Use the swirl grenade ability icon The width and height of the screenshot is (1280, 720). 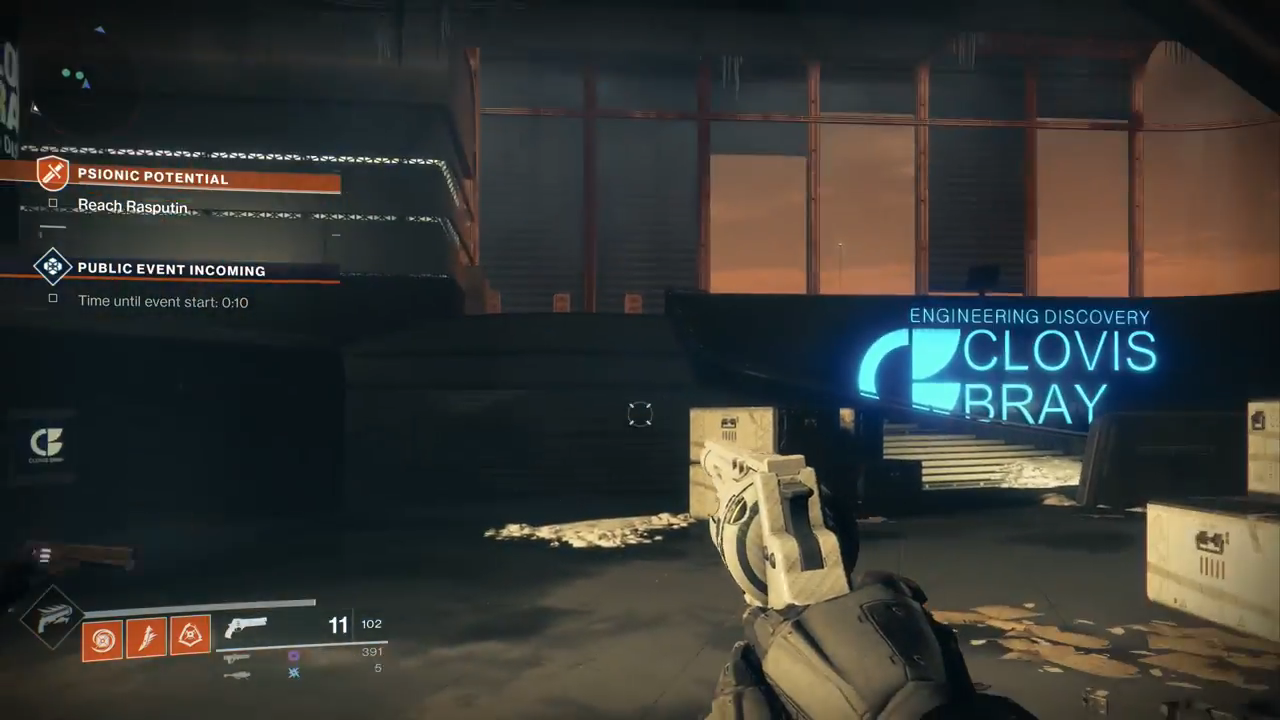coord(102,638)
